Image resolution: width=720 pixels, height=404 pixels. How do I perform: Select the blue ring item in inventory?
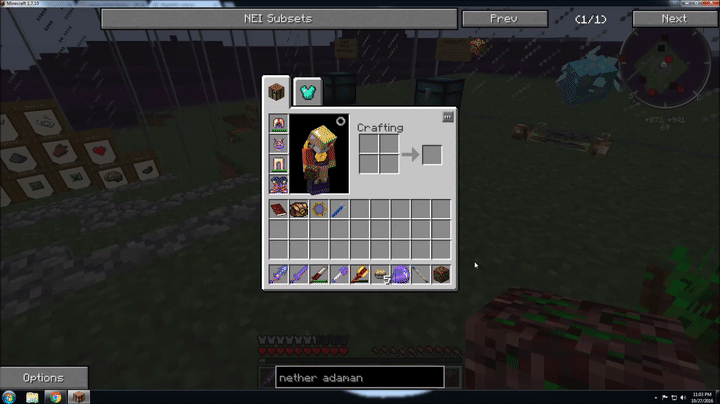319,210
